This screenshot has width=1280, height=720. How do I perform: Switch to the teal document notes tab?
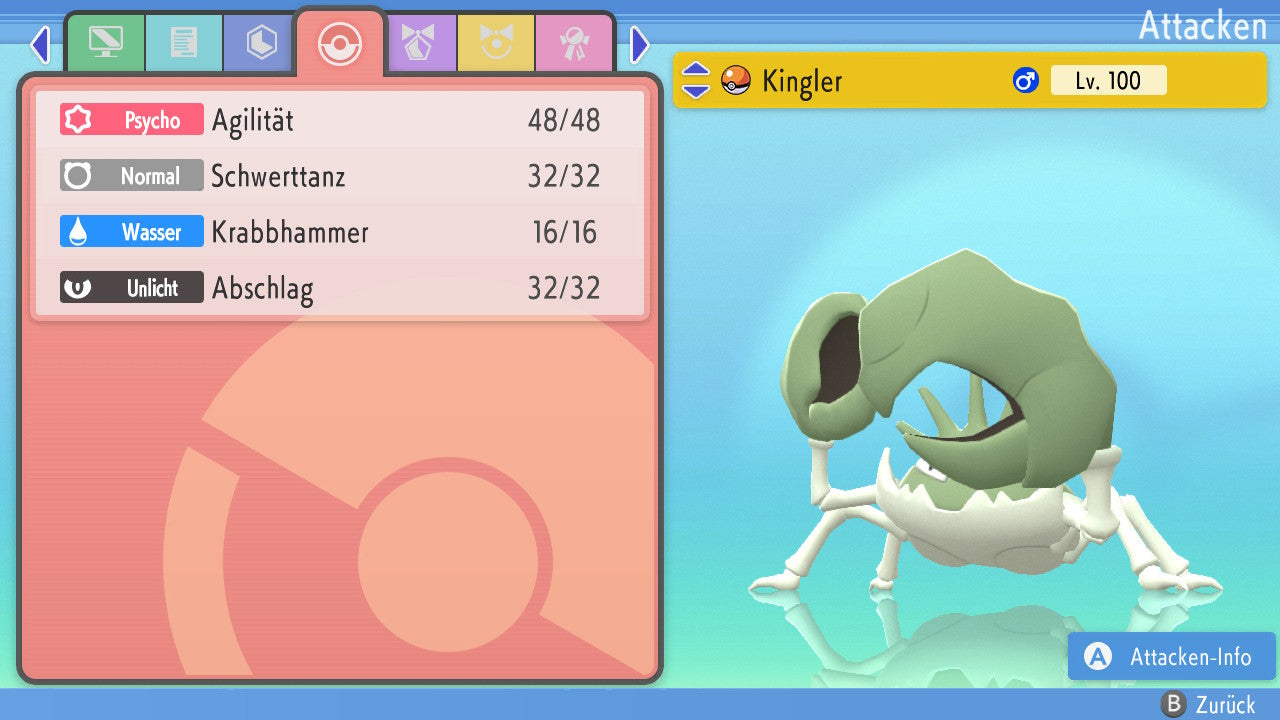[x=183, y=43]
